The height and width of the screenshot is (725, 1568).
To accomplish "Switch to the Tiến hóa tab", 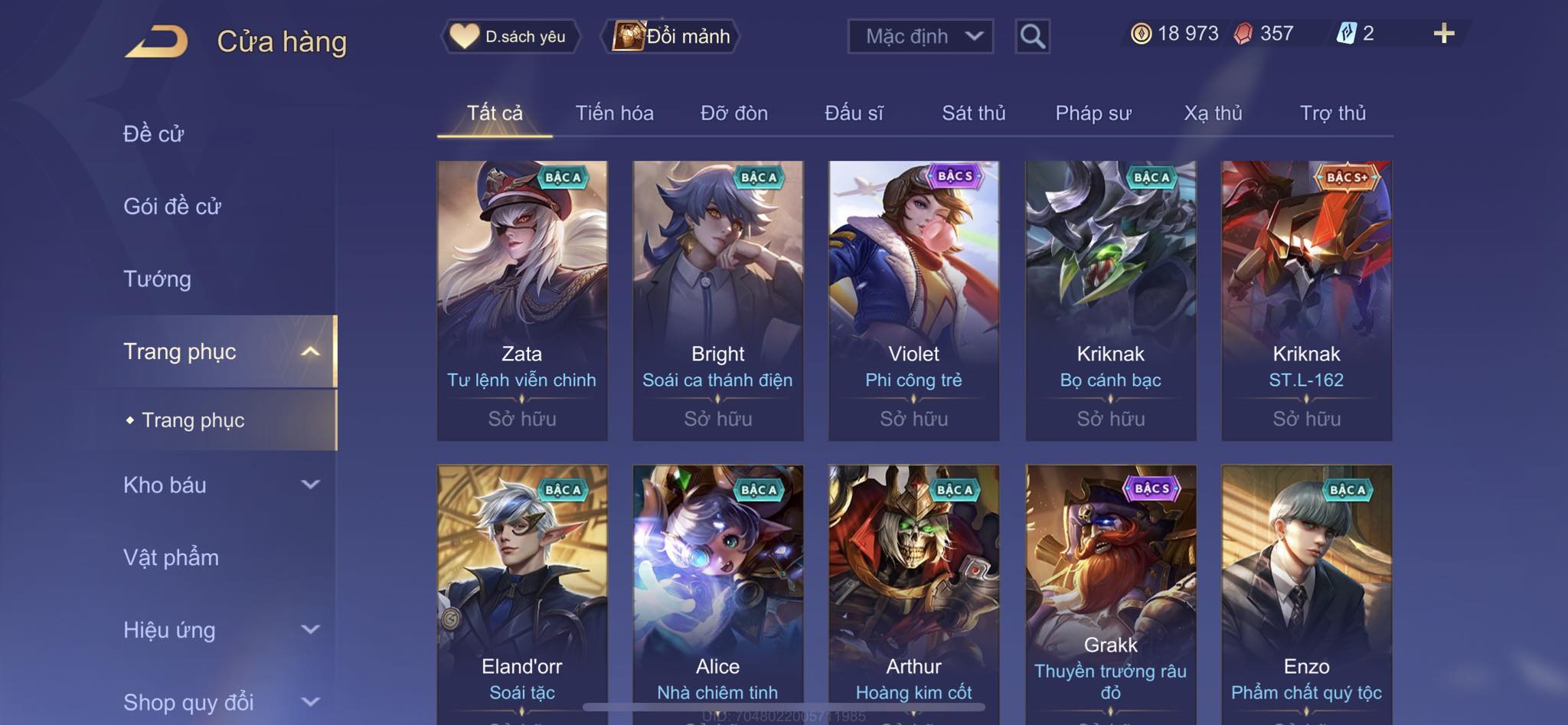I will [614, 113].
